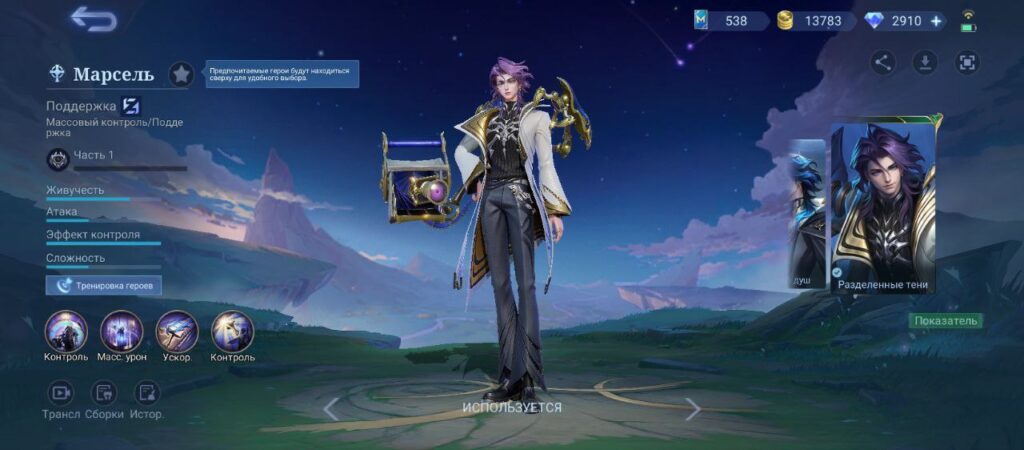Toggle the fullscreen view icon
1024x450 pixels.
point(967,63)
